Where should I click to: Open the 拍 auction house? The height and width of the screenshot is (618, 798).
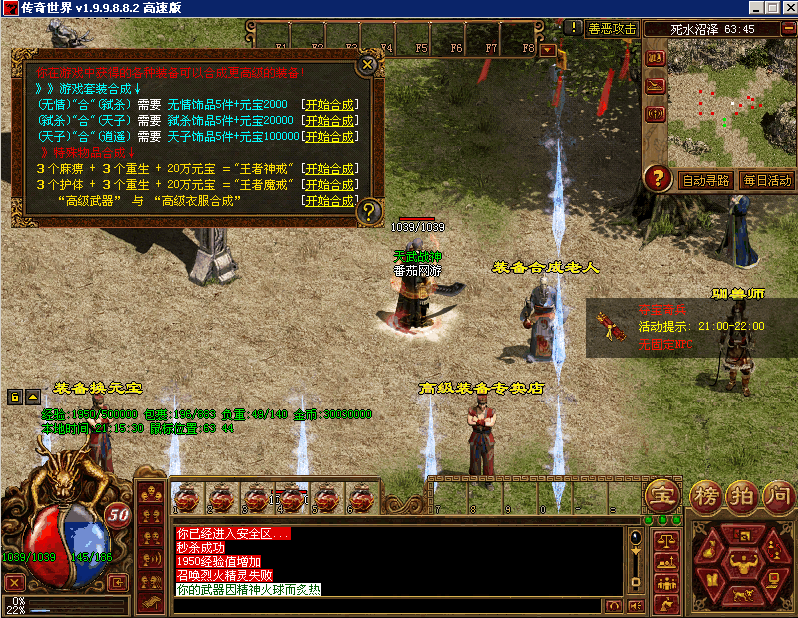click(x=743, y=494)
